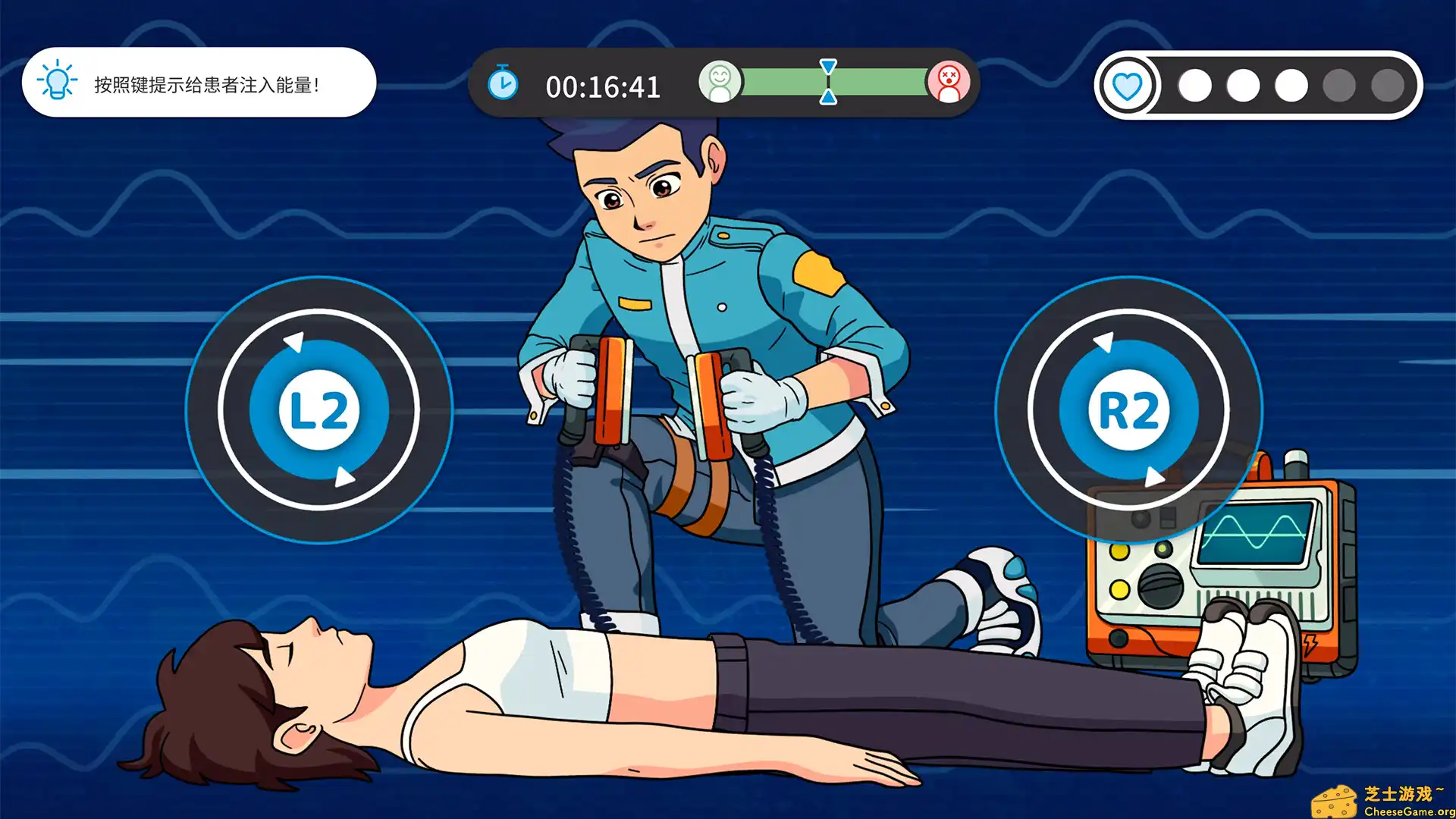This screenshot has height=819, width=1456.
Task: Toggle the first white progress circle
Action: 1194,85
